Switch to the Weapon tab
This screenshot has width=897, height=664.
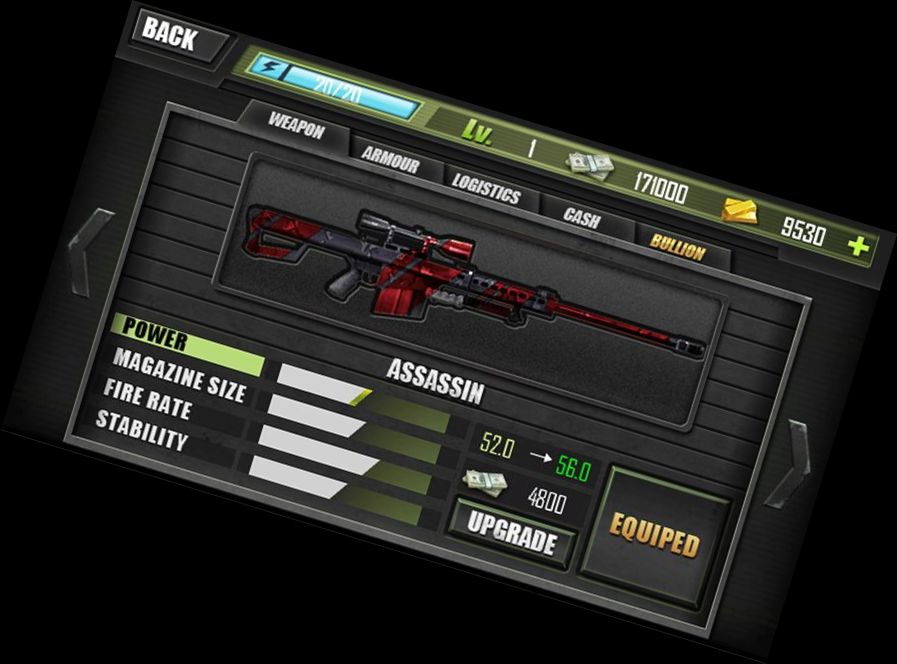(296, 125)
